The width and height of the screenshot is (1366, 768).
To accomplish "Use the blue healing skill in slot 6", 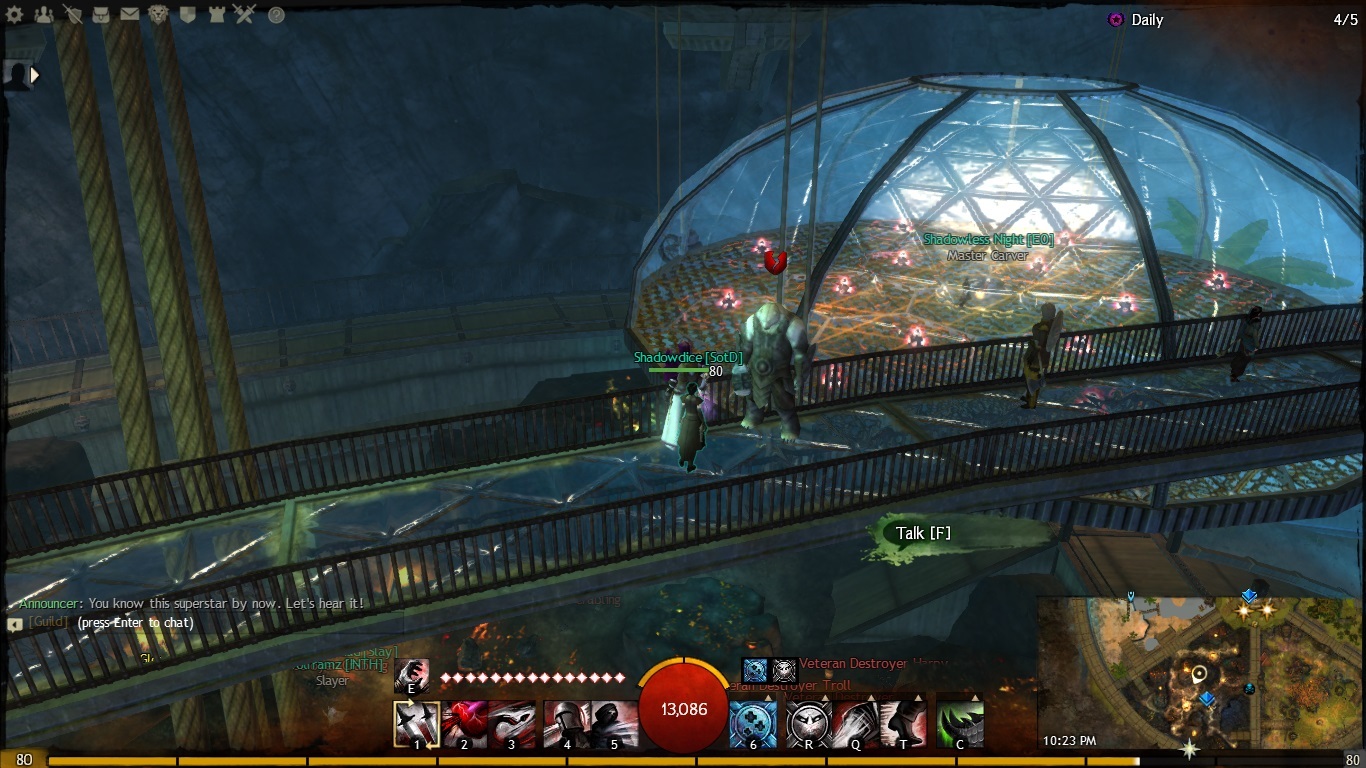I will (x=753, y=721).
